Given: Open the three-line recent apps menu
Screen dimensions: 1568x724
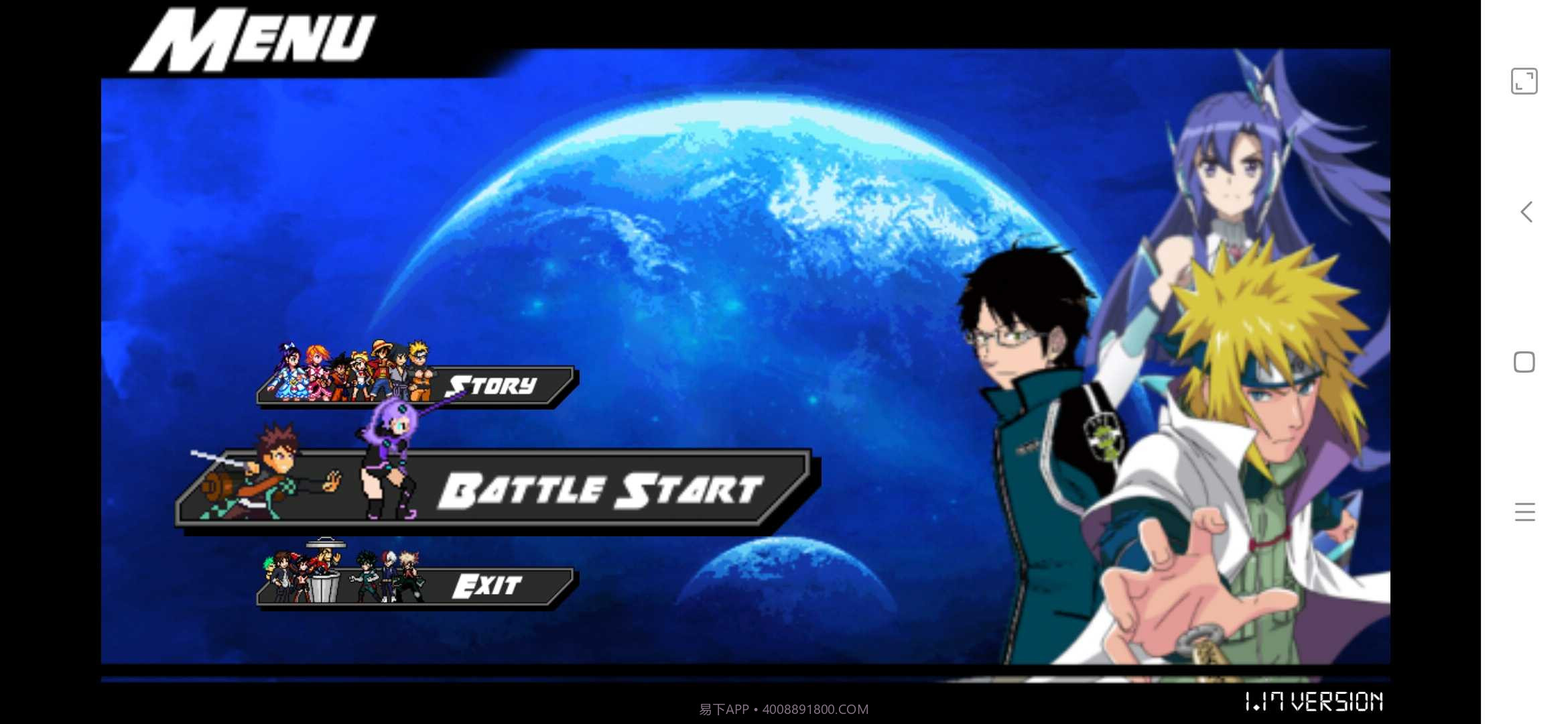Looking at the screenshot, I should [x=1524, y=512].
